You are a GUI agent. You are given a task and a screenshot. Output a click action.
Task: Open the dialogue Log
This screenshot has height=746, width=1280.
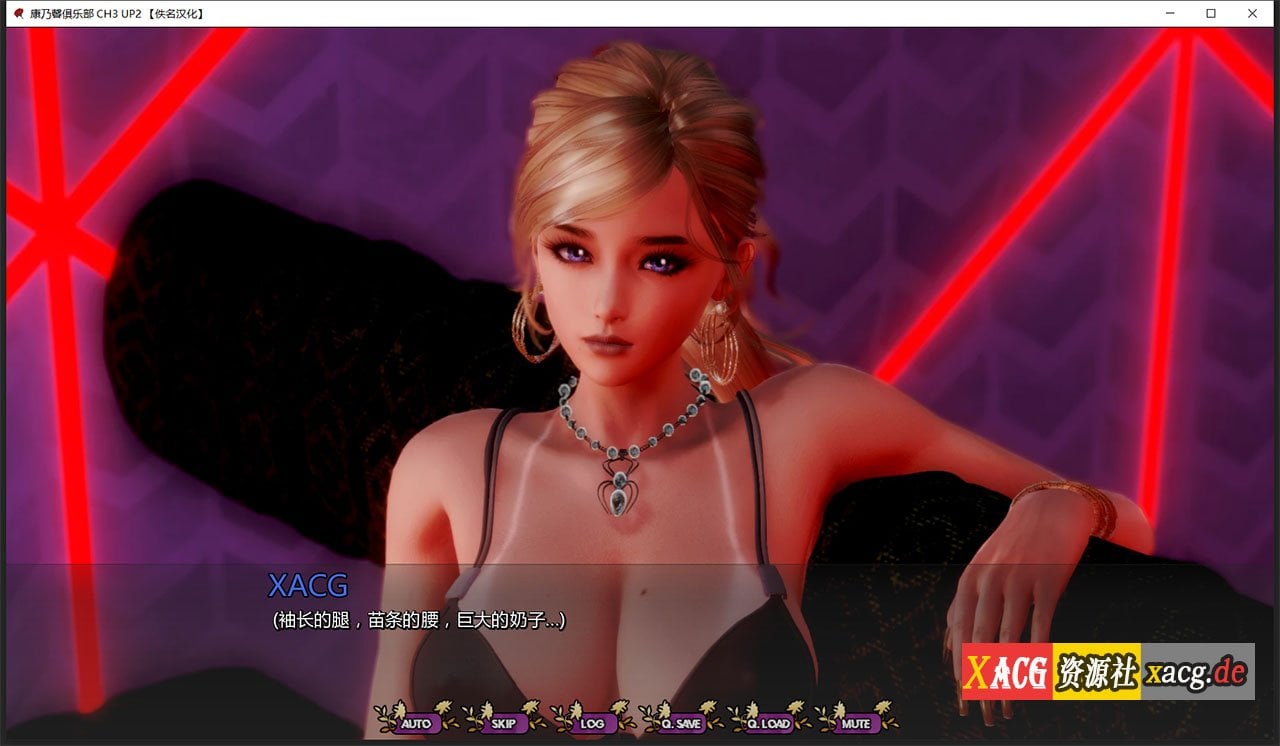[x=592, y=723]
